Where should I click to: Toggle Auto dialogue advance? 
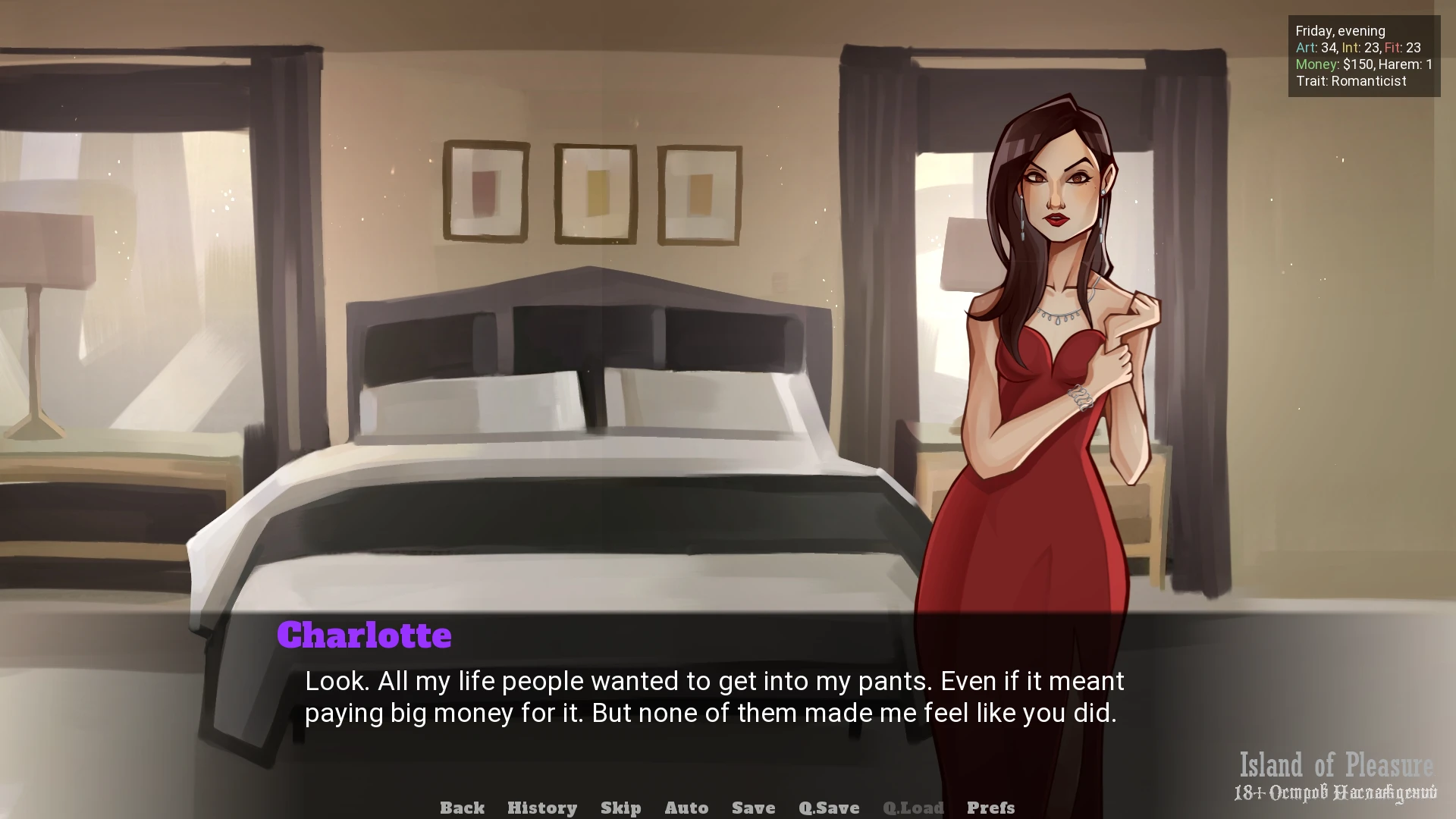(x=686, y=808)
